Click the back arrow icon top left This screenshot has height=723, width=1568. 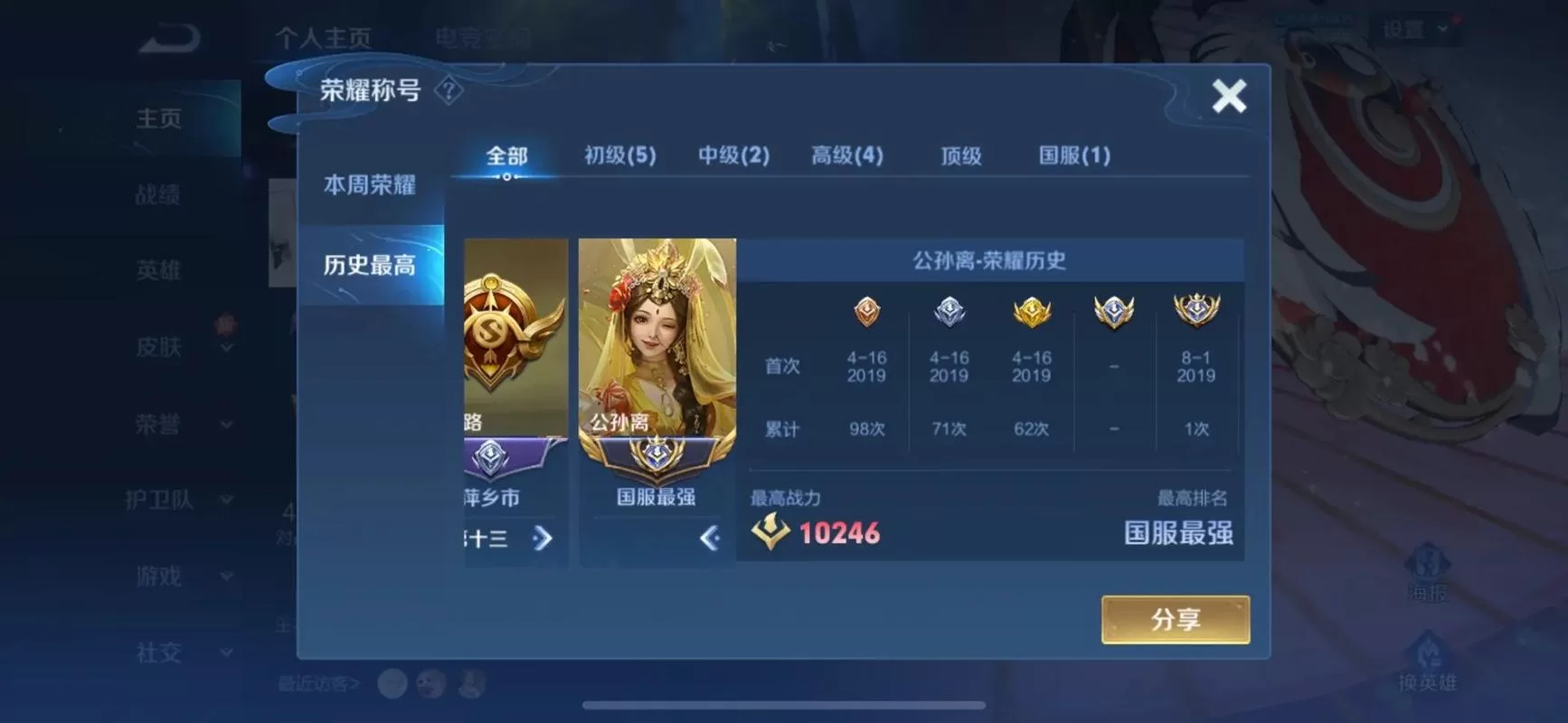(168, 38)
